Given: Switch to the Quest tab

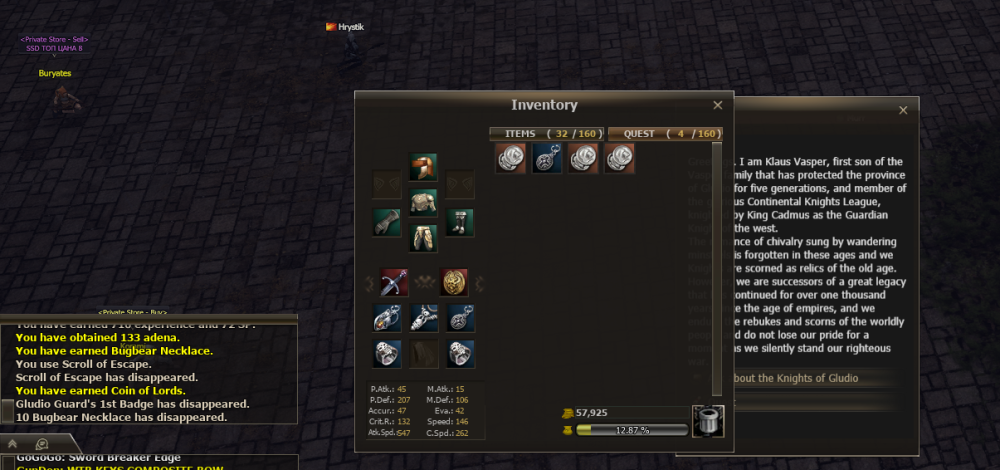Looking at the screenshot, I should [664, 133].
